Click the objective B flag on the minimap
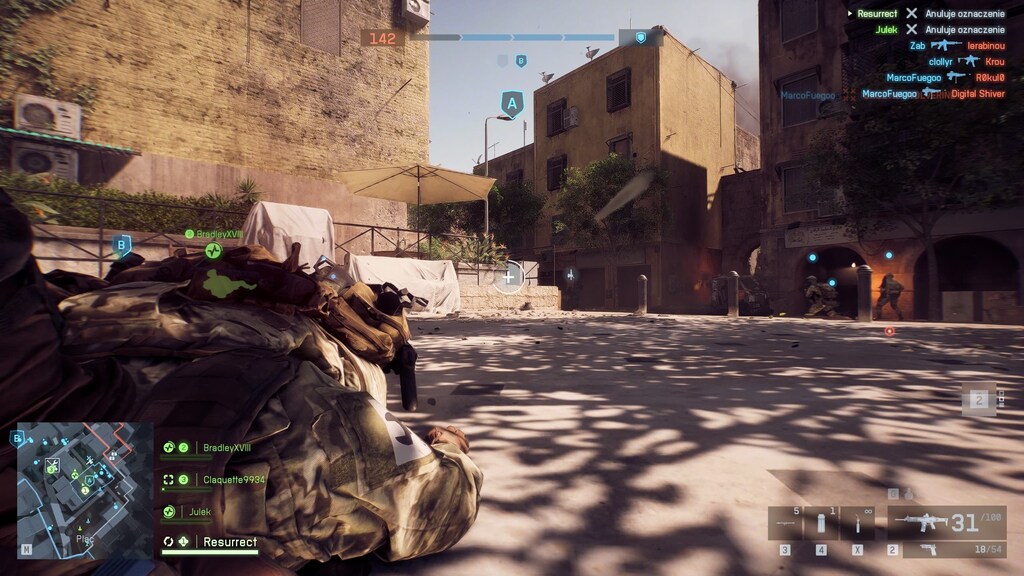The image size is (1024, 576). [x=18, y=437]
